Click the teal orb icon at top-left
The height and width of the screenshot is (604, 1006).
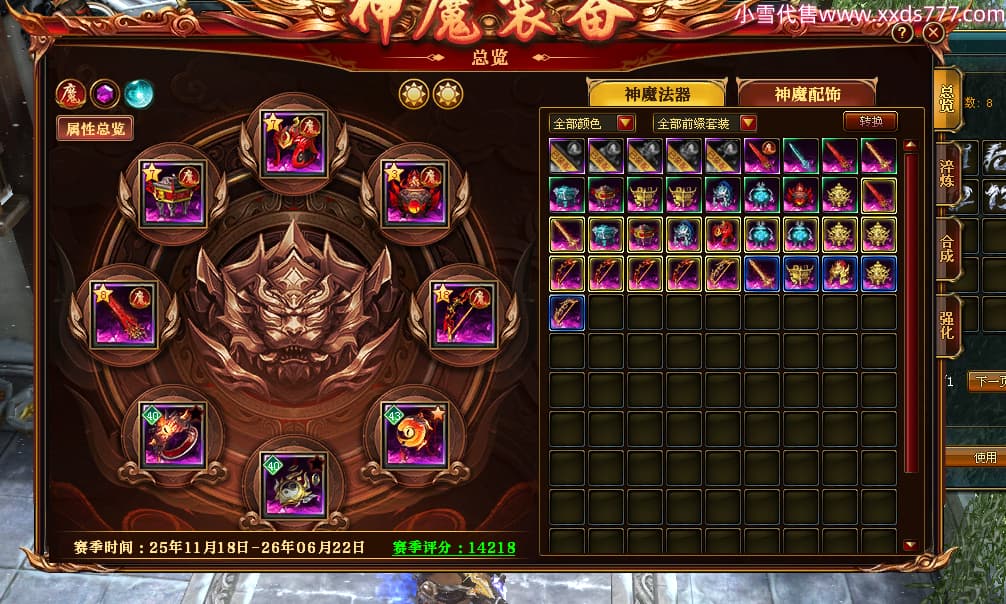coord(139,94)
